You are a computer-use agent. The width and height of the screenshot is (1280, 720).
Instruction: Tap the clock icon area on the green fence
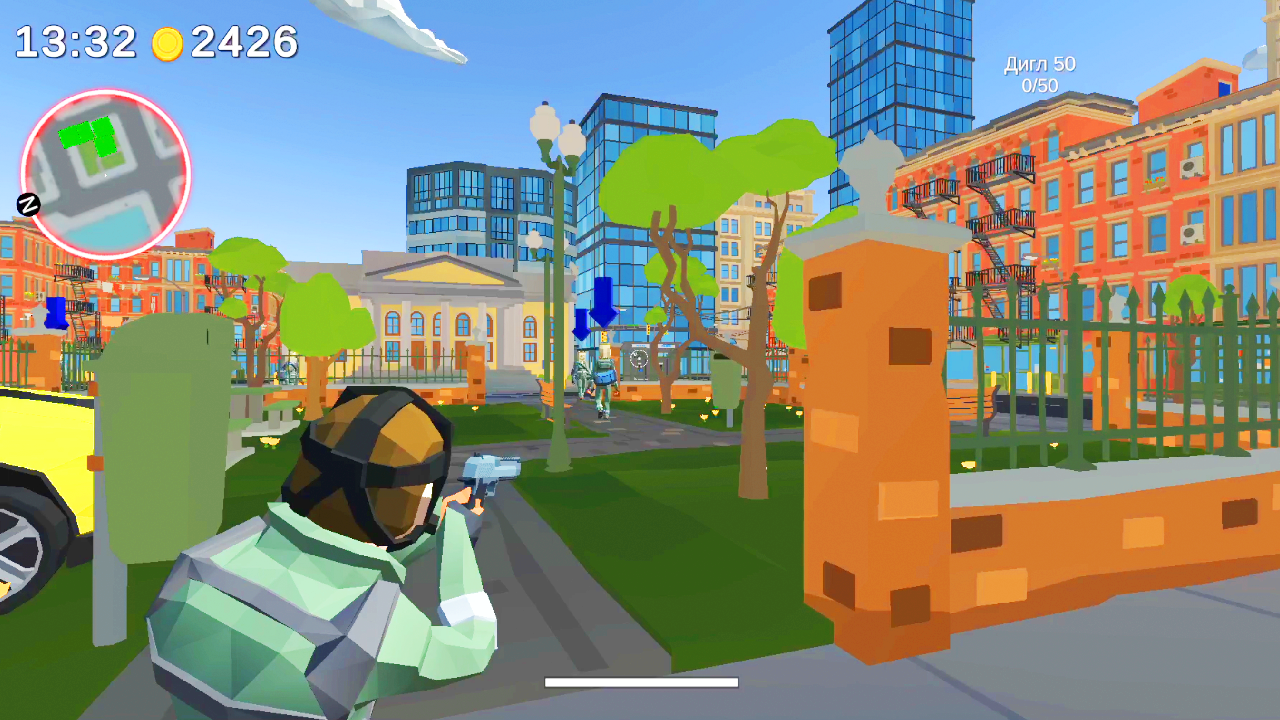640,357
